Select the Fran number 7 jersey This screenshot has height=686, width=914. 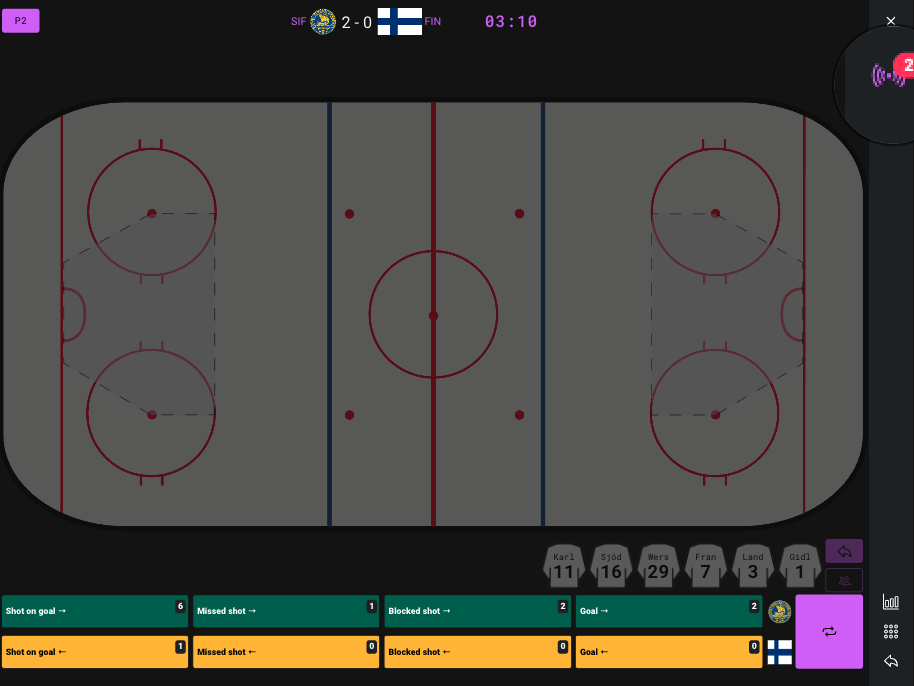pos(705,567)
